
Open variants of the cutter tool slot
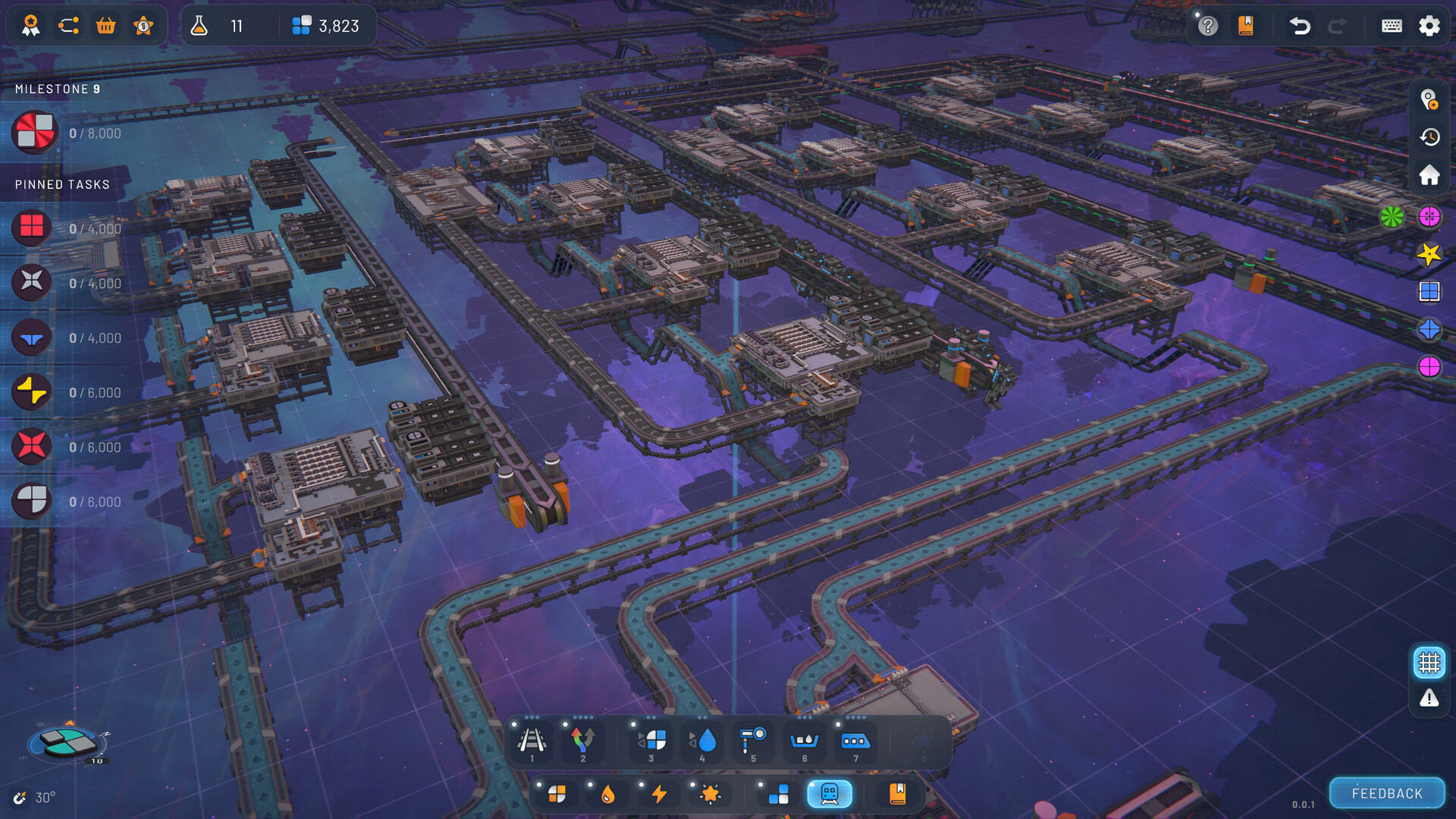pos(651,716)
